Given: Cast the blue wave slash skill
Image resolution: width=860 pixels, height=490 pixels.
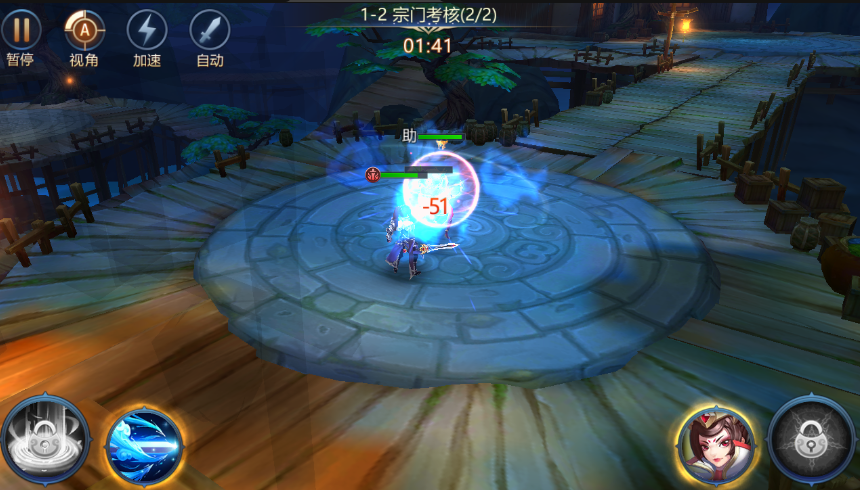Looking at the screenshot, I should (145, 444).
